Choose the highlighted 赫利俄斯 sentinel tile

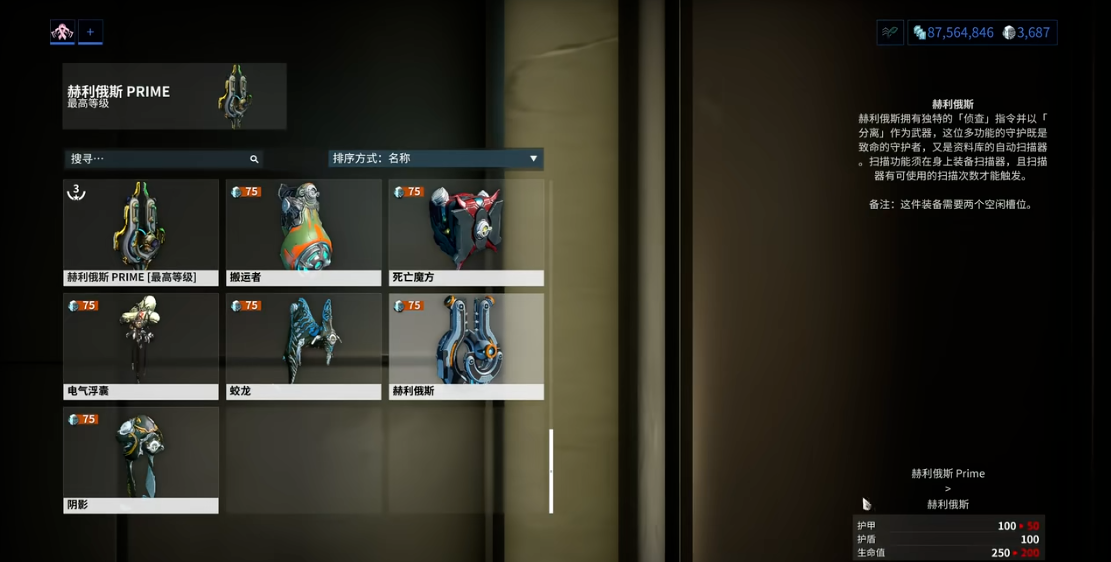pyautogui.click(x=466, y=346)
